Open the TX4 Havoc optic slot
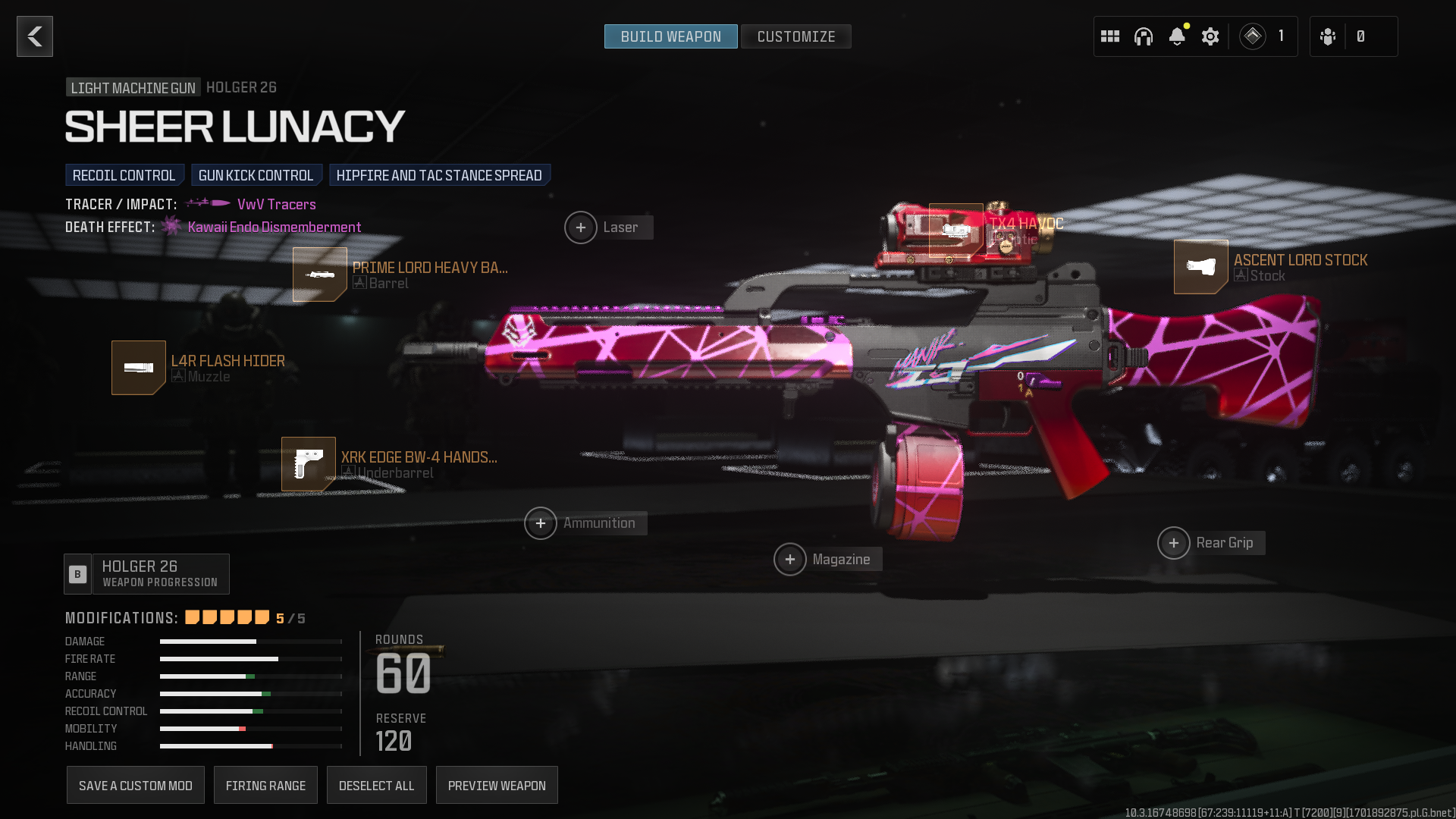The height and width of the screenshot is (819, 1456). 956,231
